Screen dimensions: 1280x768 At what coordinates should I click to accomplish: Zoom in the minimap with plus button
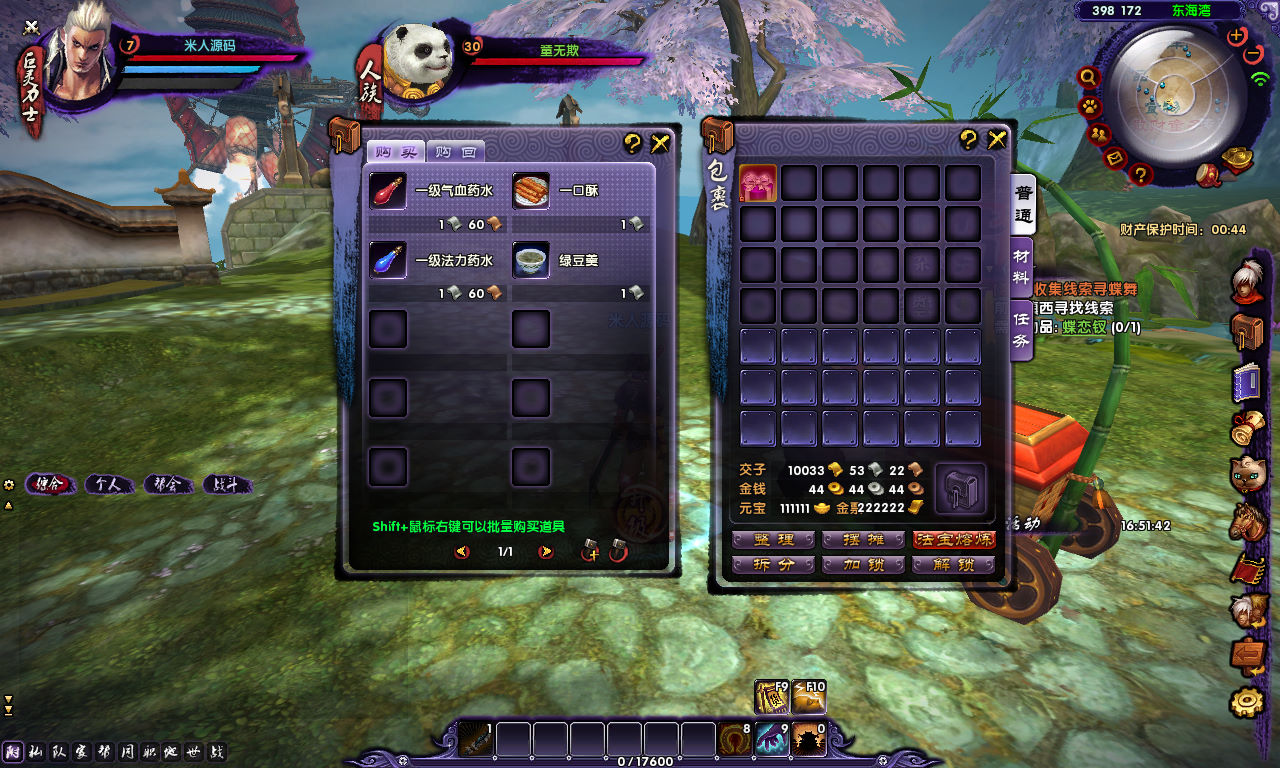coord(1236,36)
